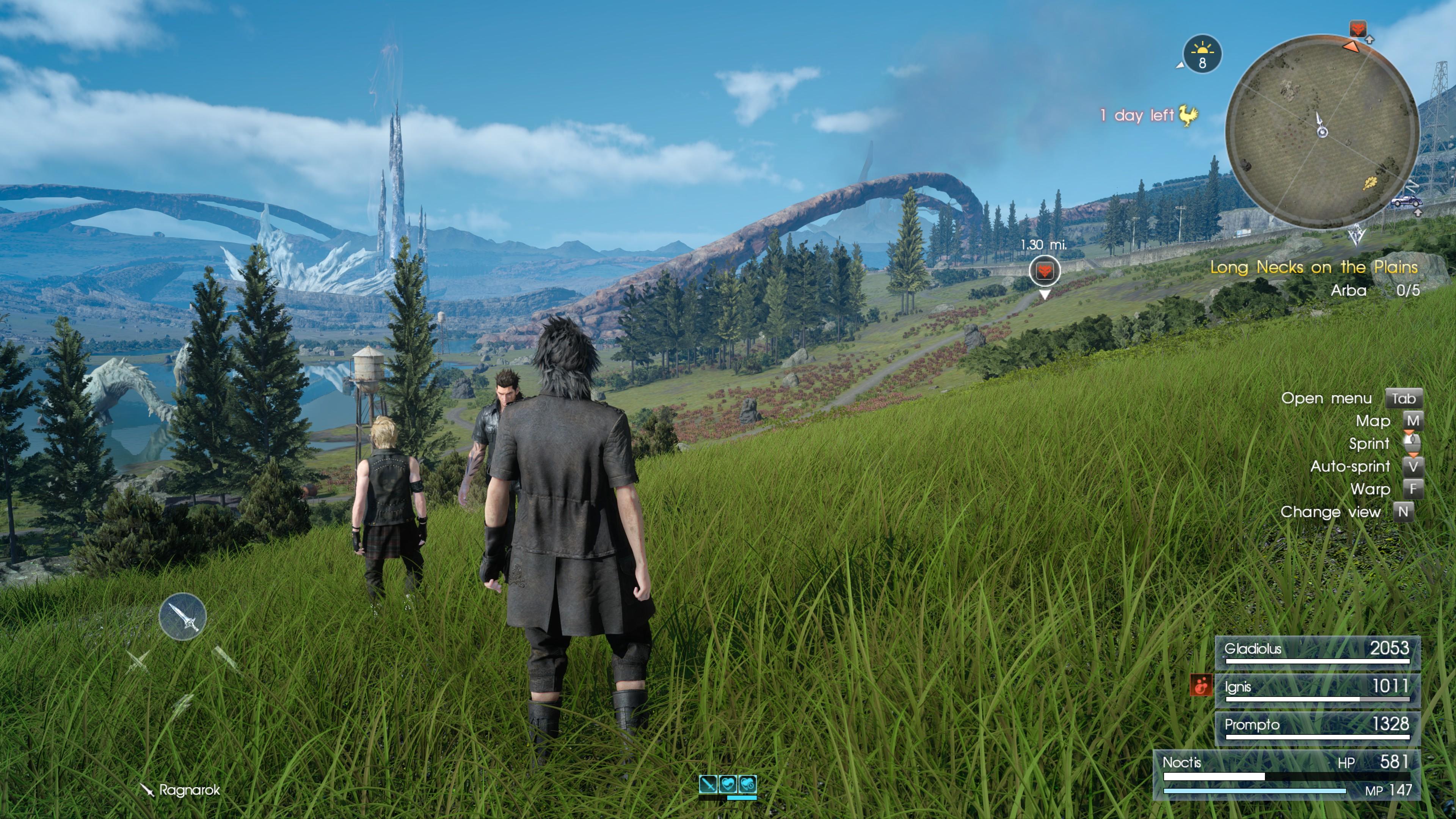
Task: Click the Noctis HP and MP panel
Action: [1287, 775]
